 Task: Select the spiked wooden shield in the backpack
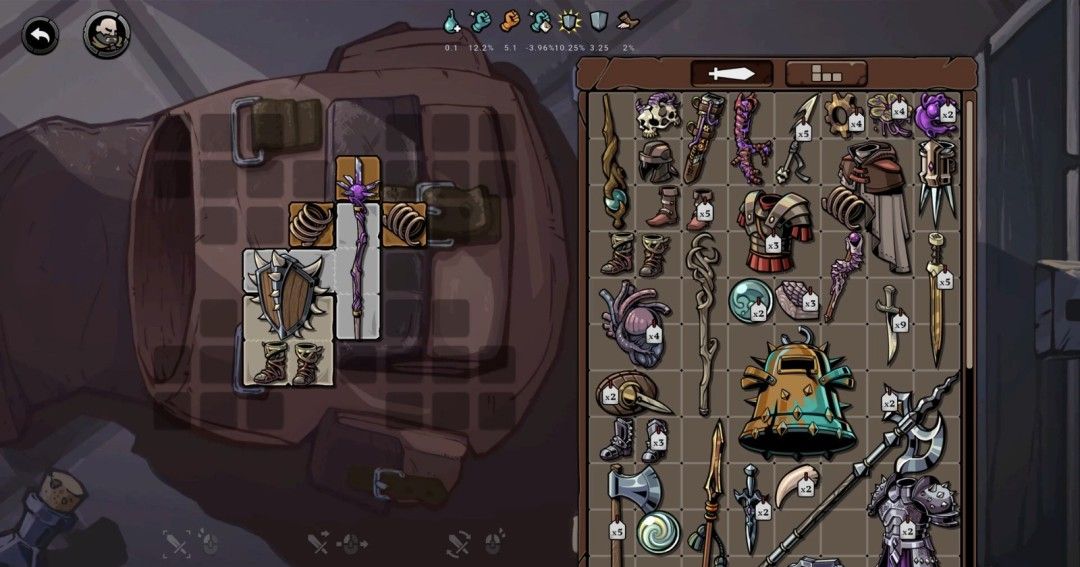click(286, 294)
